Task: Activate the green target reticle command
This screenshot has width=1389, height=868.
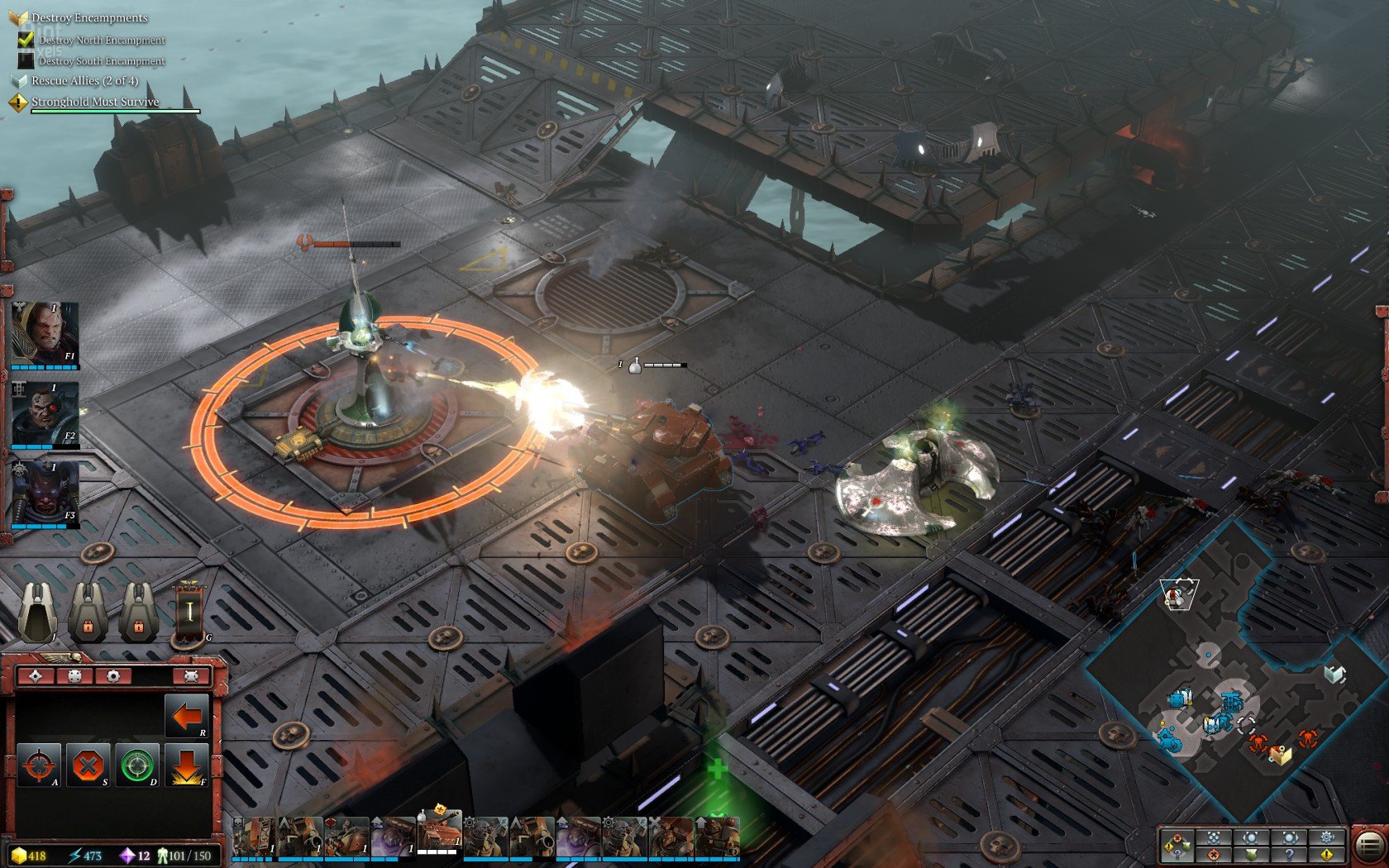Action: click(136, 765)
